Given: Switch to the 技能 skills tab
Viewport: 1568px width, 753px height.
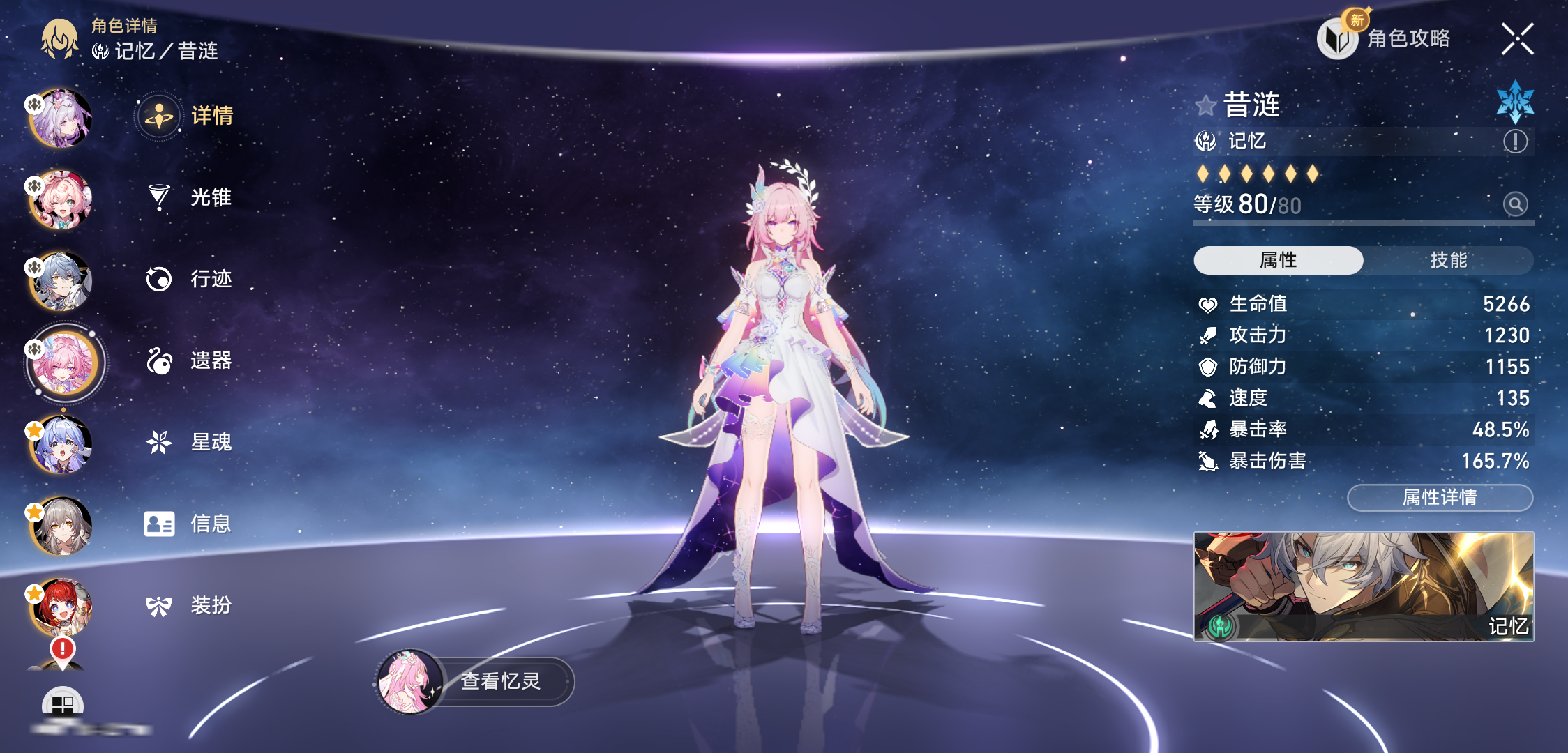Looking at the screenshot, I should click(1448, 260).
